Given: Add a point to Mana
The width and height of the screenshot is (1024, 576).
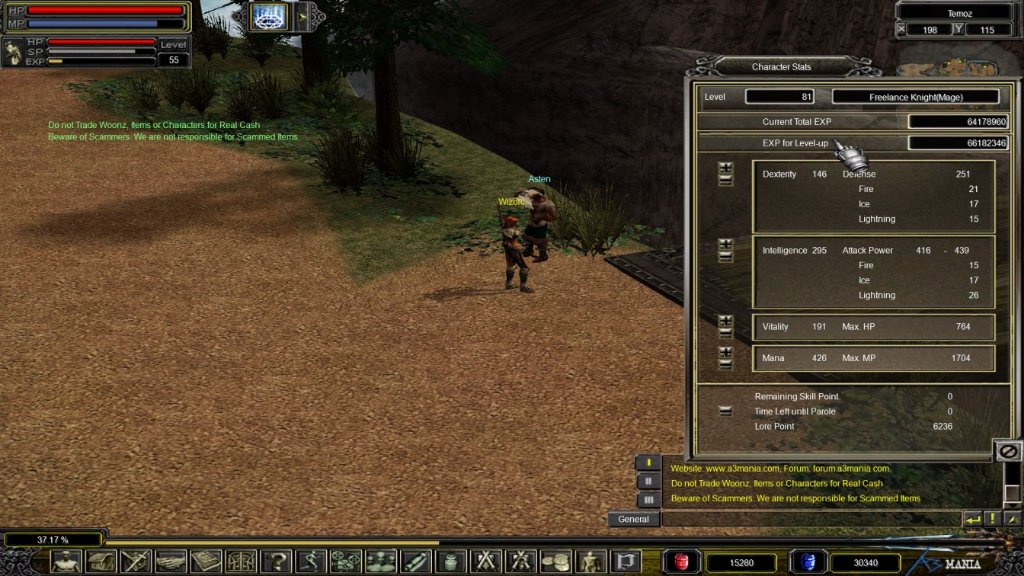Looking at the screenshot, I should [x=726, y=352].
